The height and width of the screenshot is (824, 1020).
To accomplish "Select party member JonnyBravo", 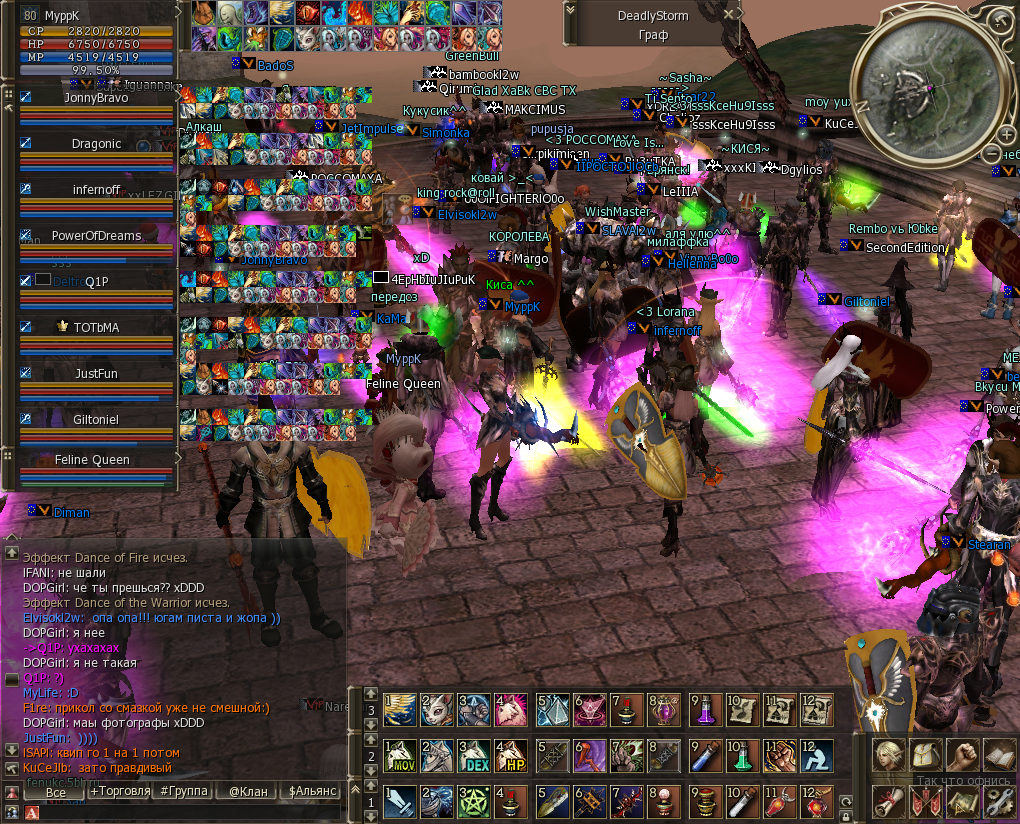I will click(96, 98).
